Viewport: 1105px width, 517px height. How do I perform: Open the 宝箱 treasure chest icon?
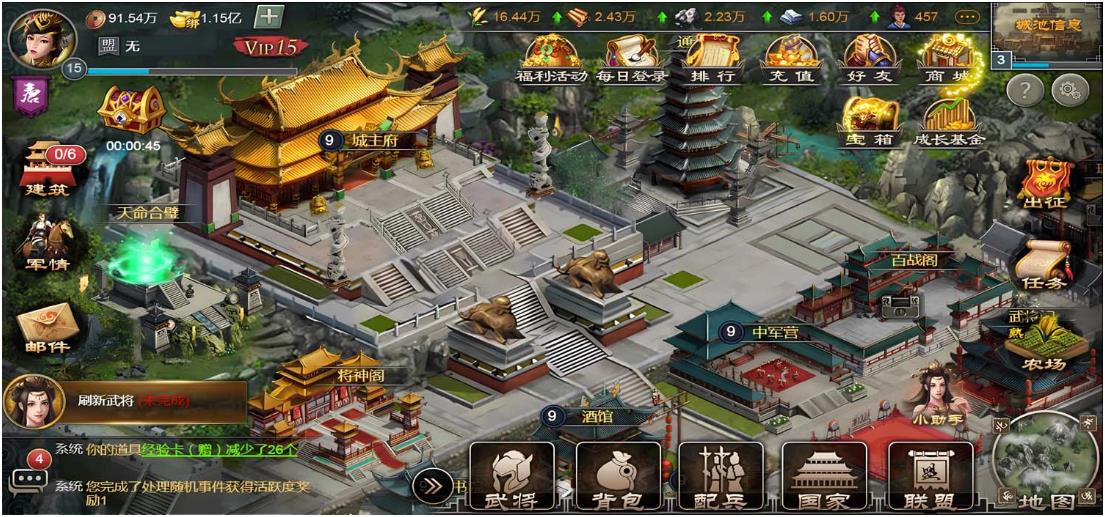(x=869, y=122)
